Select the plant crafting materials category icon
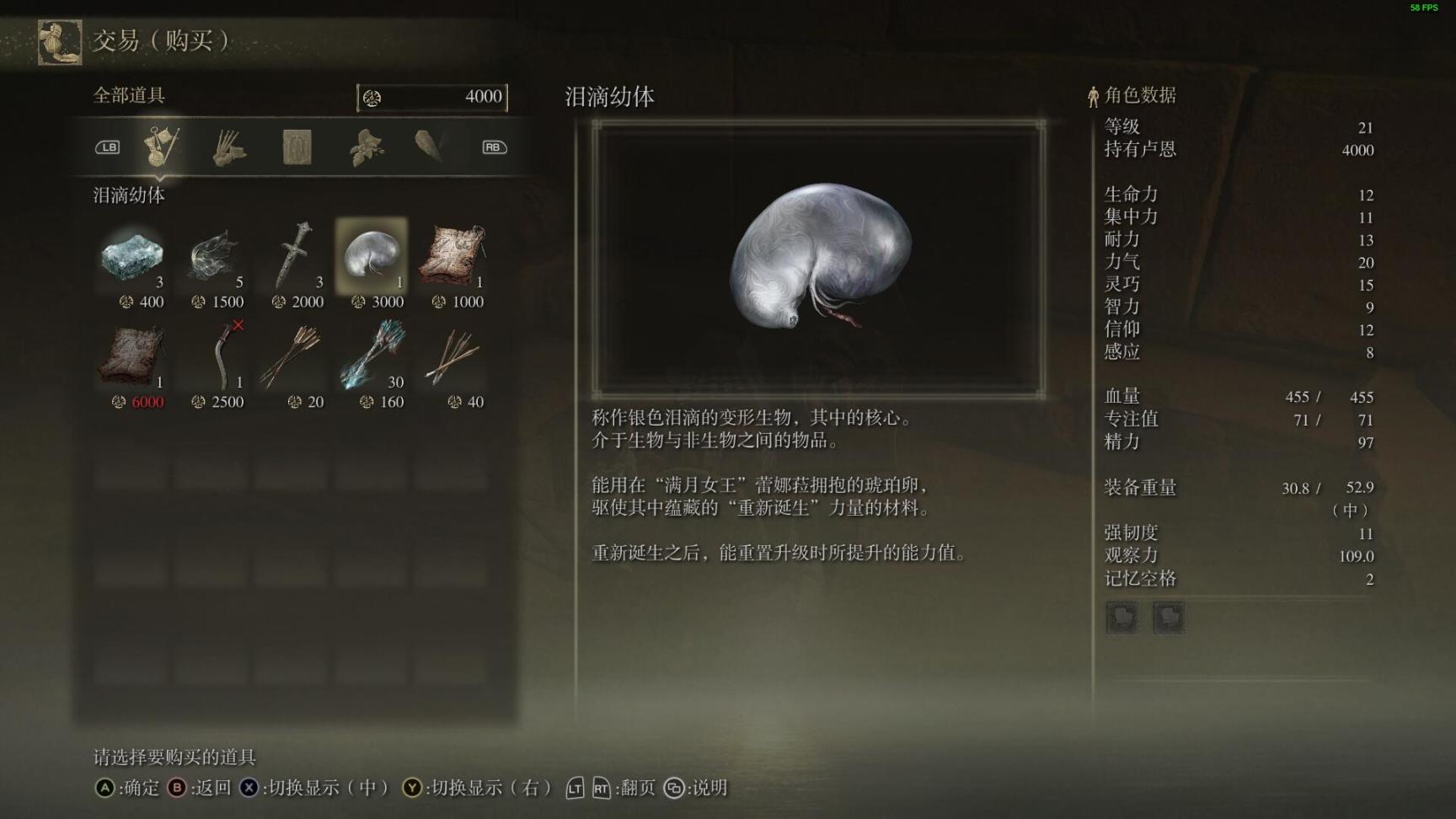 [366, 147]
